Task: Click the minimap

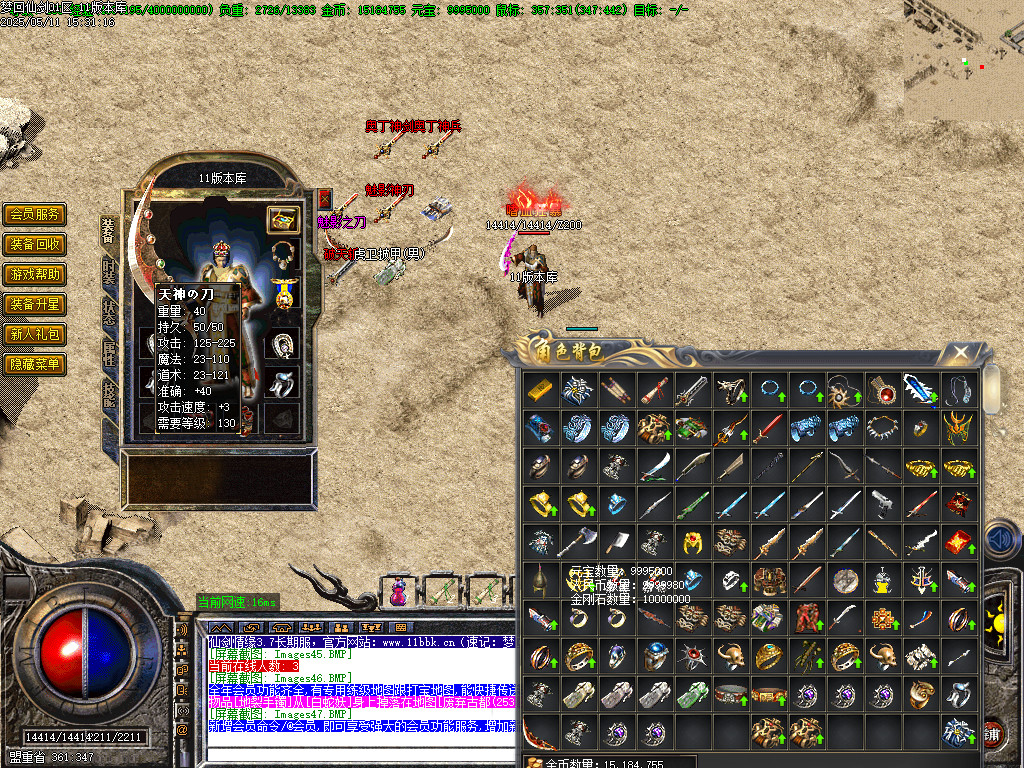Action: tap(964, 60)
